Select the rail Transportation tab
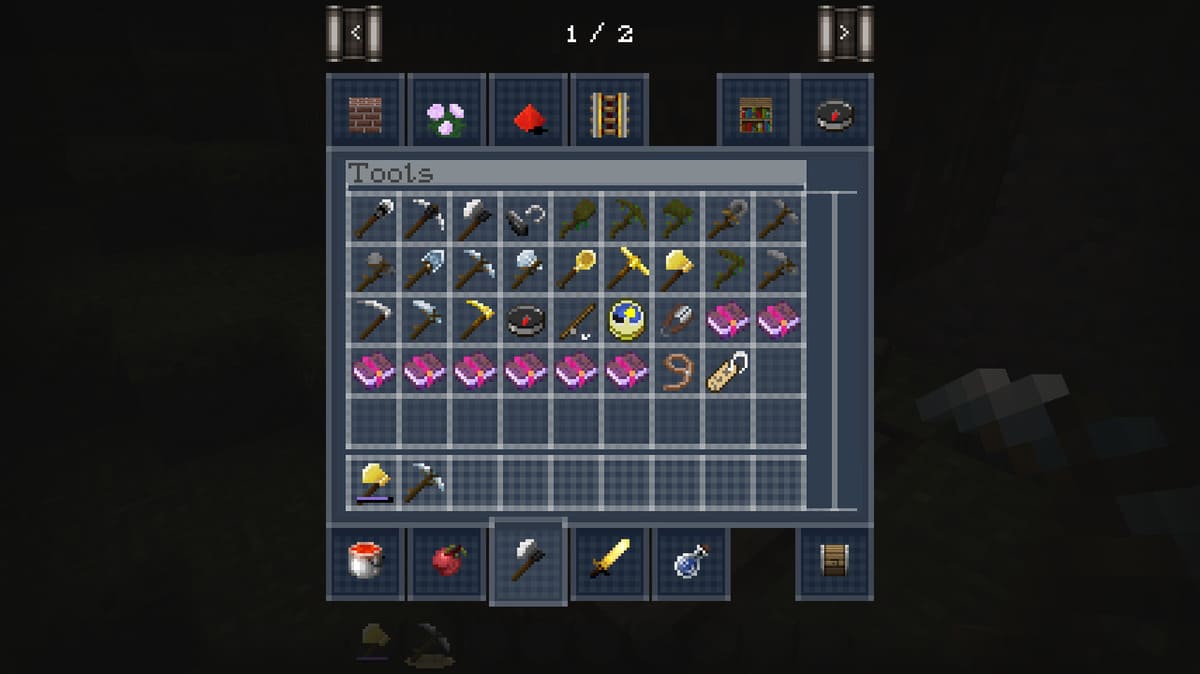Viewport: 1200px width, 674px height. [x=609, y=113]
